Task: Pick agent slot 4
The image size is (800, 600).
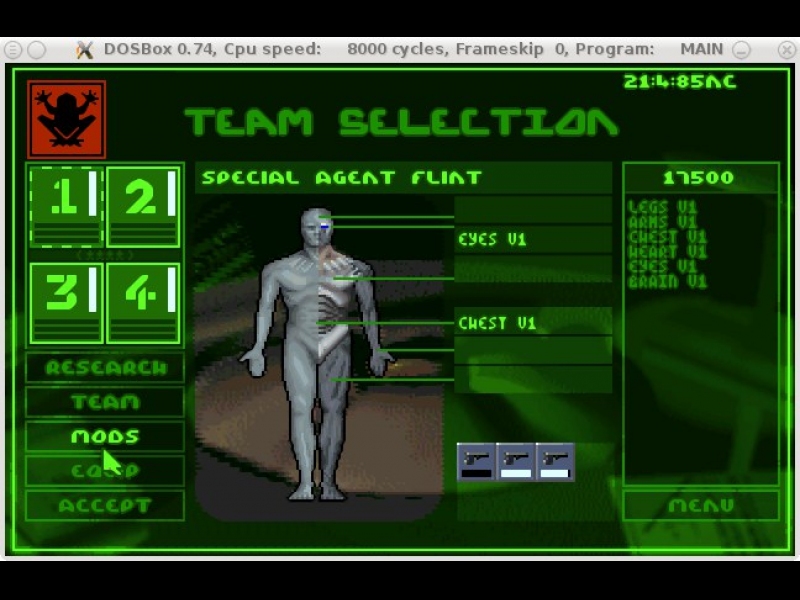Action: point(143,302)
